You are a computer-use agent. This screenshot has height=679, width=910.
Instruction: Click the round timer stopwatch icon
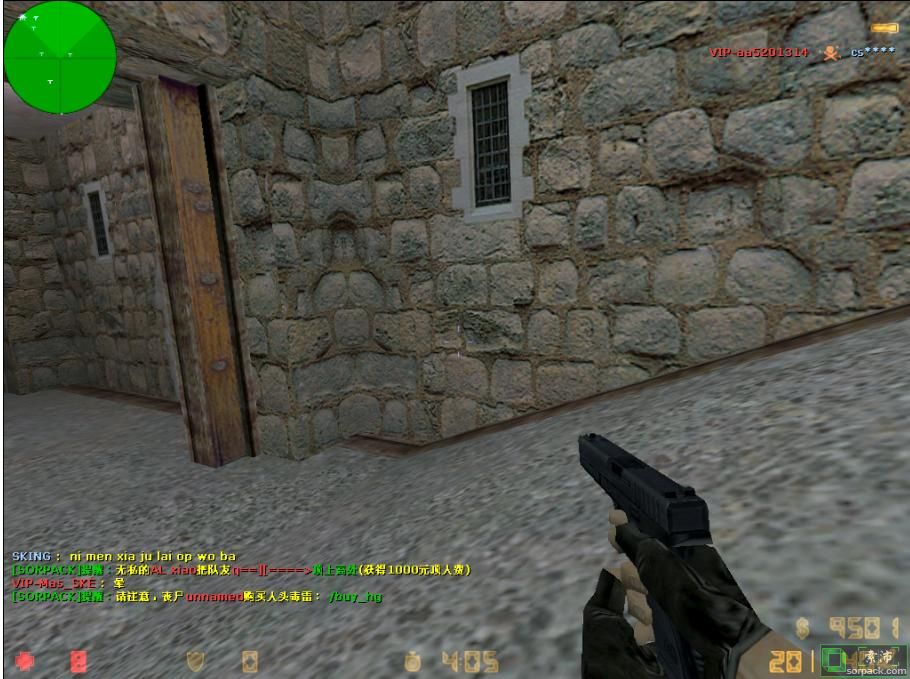(x=413, y=661)
